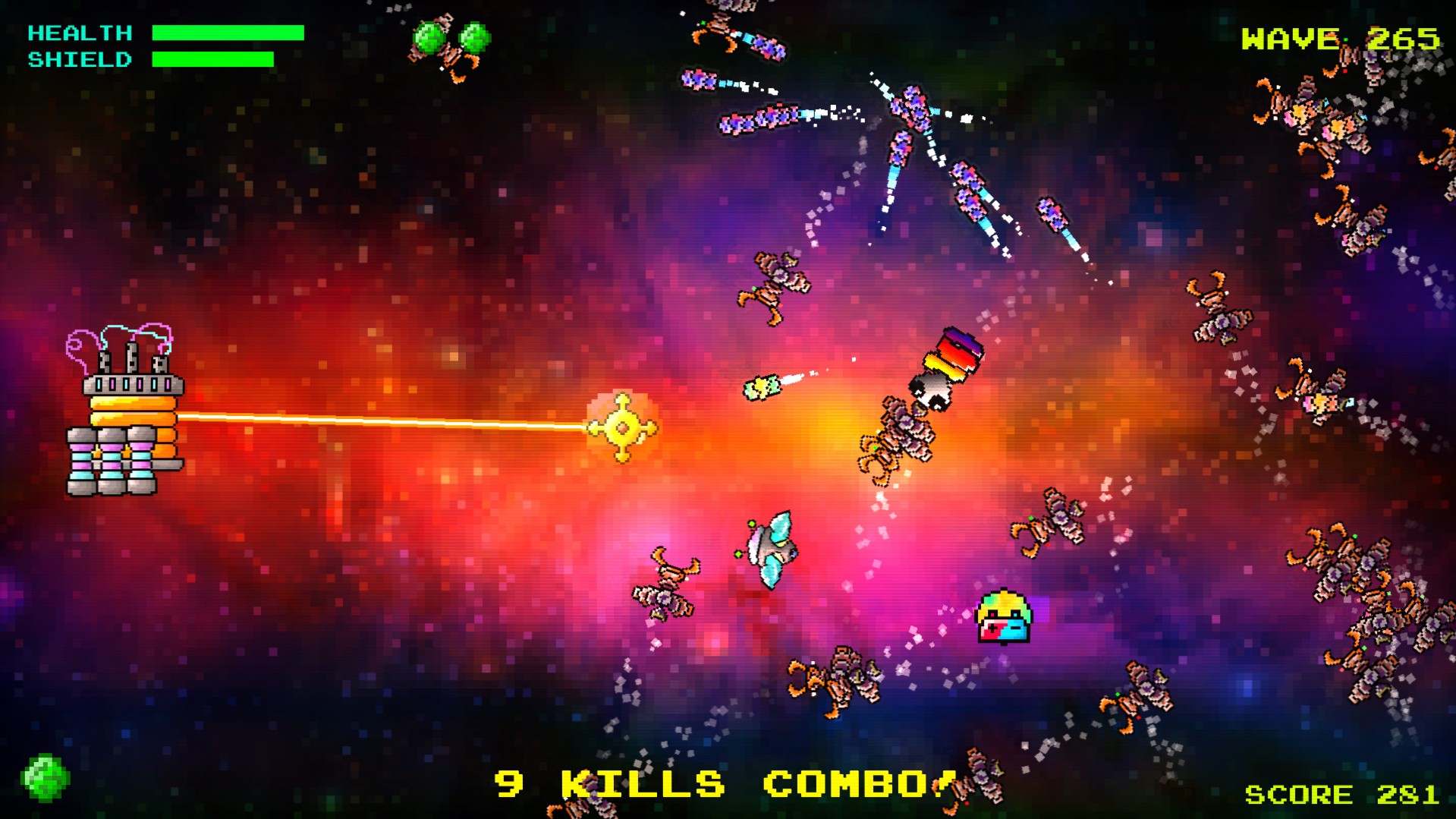1456x819 pixels.
Task: Select the green pill-shaped projectile near the player
Action: (x=761, y=389)
